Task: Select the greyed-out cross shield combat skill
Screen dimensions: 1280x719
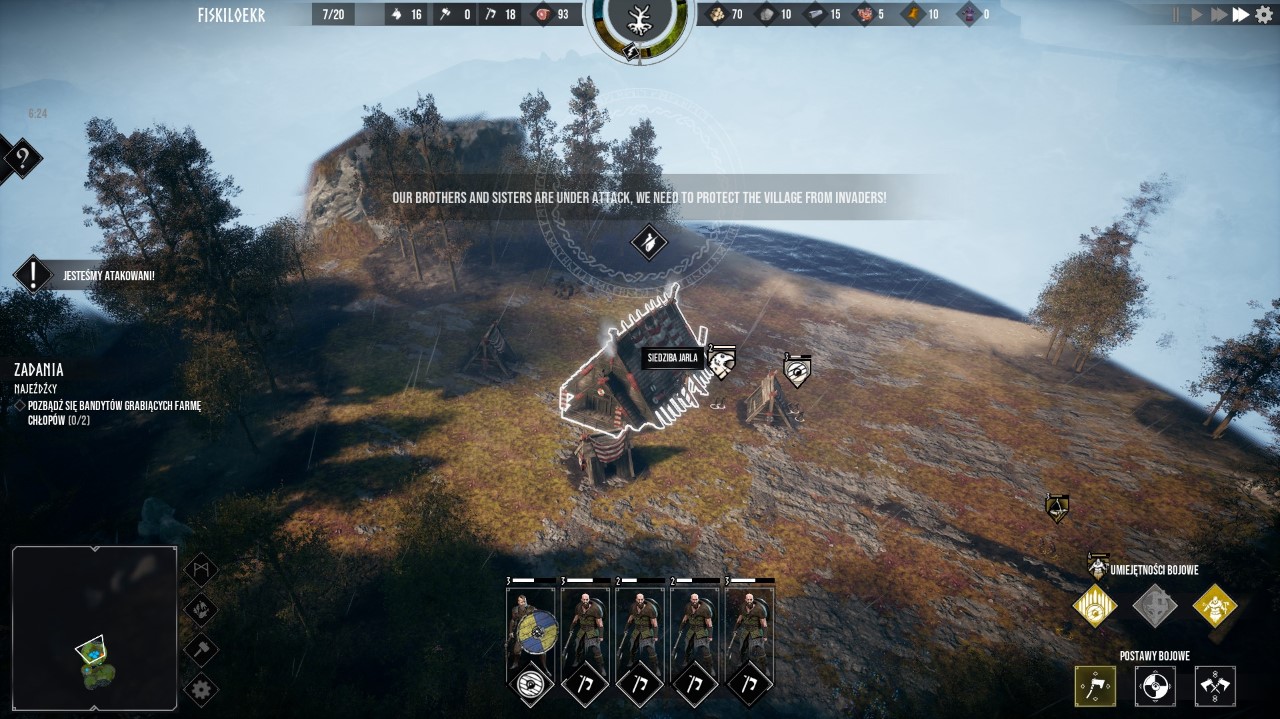Action: point(1155,606)
